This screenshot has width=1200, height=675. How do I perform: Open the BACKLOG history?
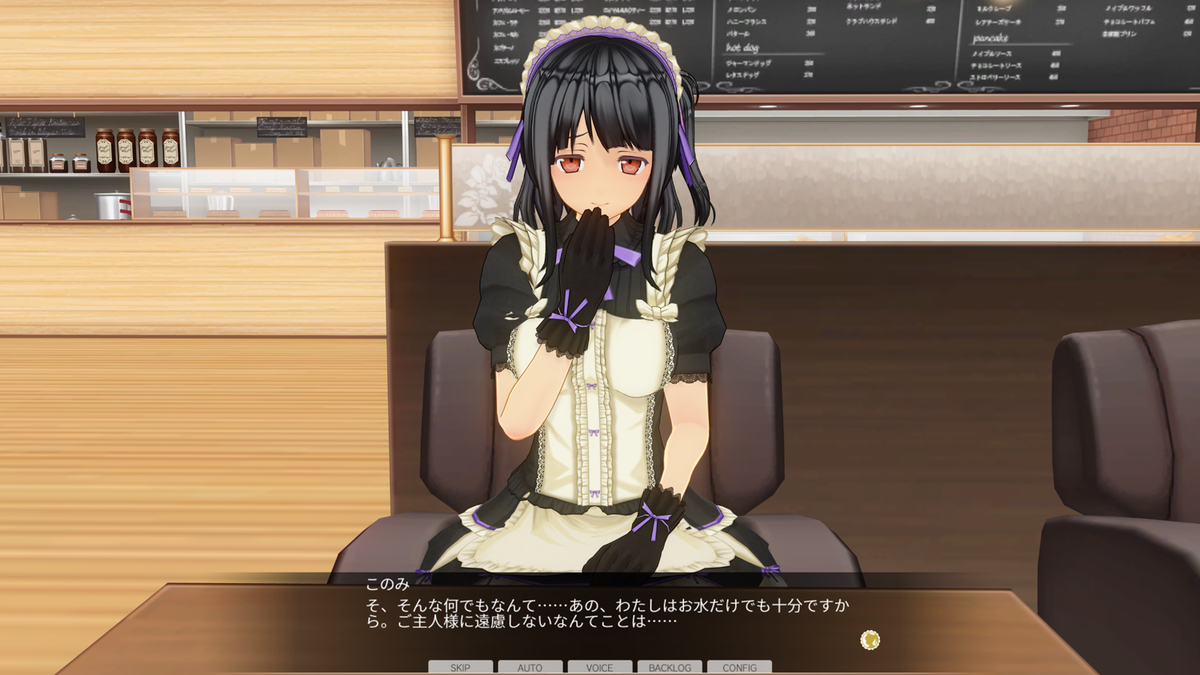tap(670, 667)
